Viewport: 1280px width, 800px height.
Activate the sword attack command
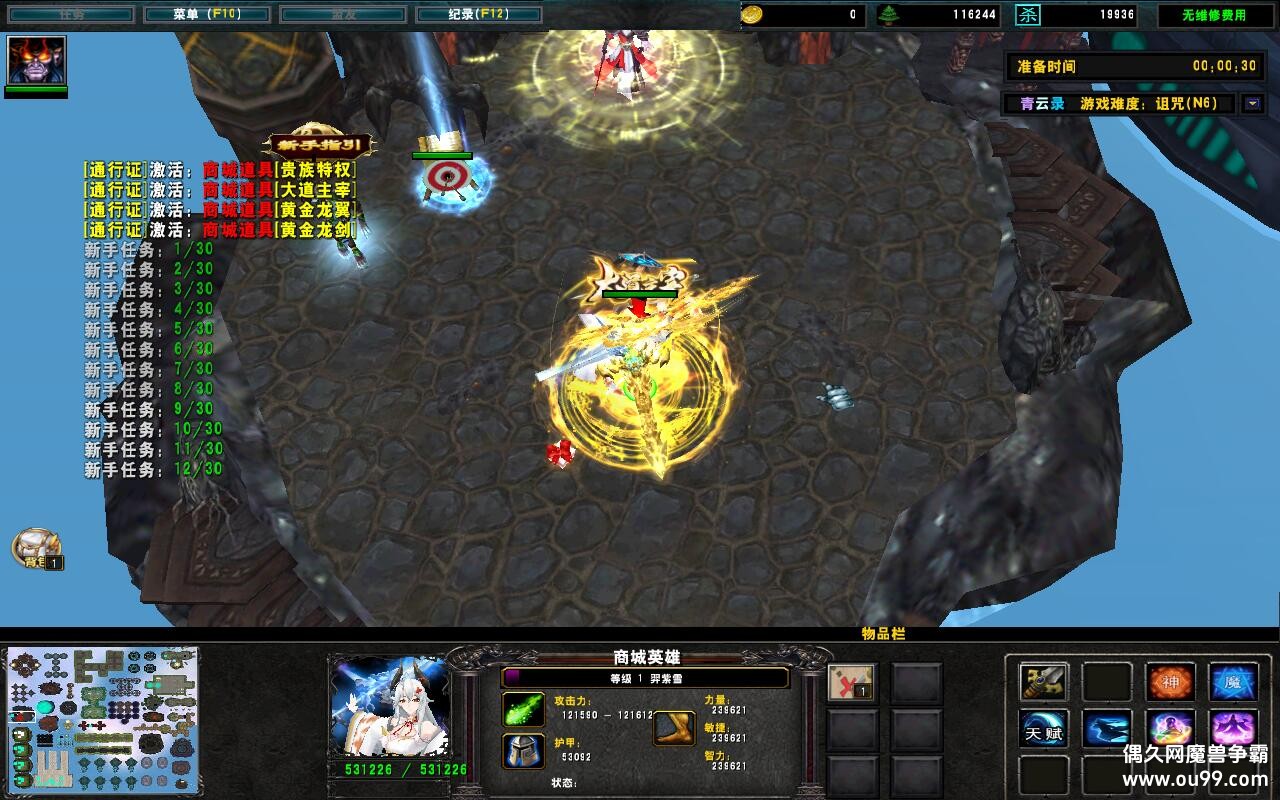1044,682
